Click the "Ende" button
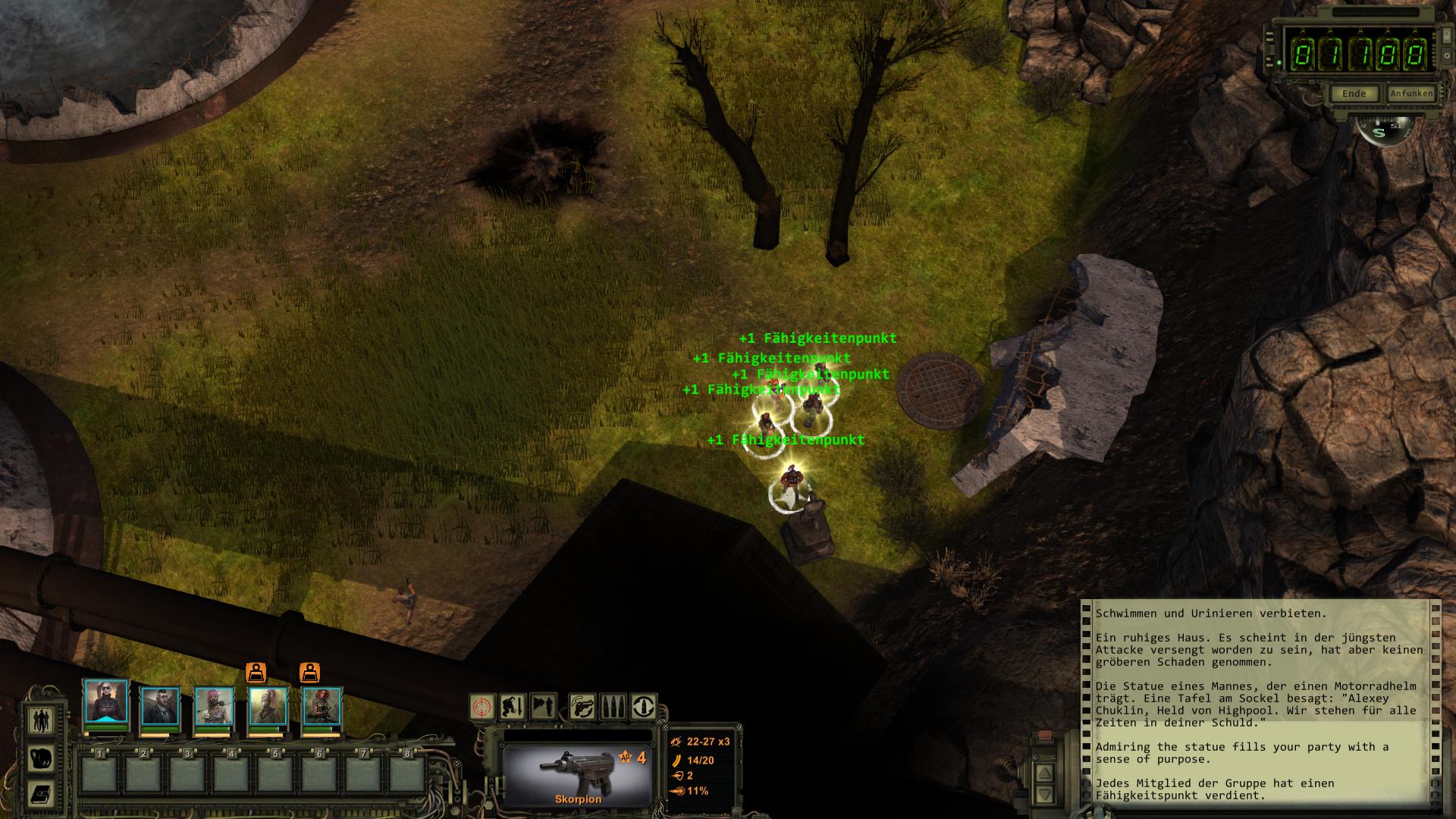 tap(1354, 93)
